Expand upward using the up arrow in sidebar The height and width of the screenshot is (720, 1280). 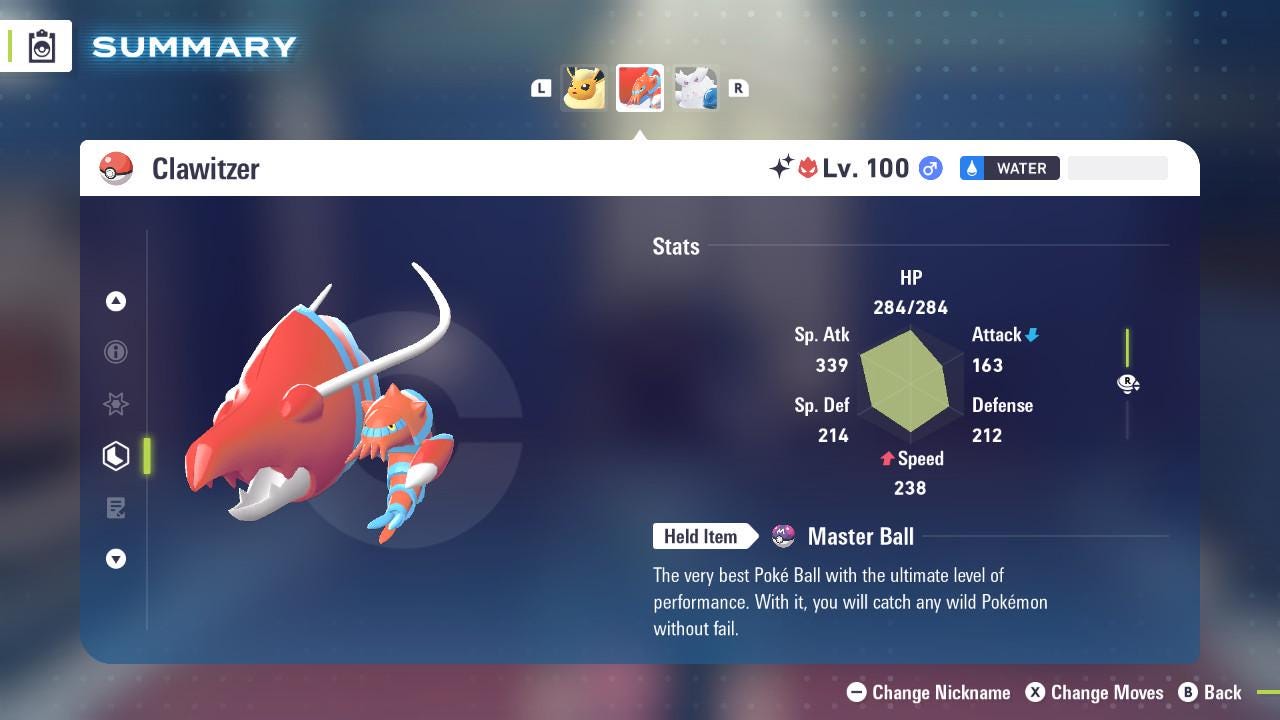pos(116,300)
